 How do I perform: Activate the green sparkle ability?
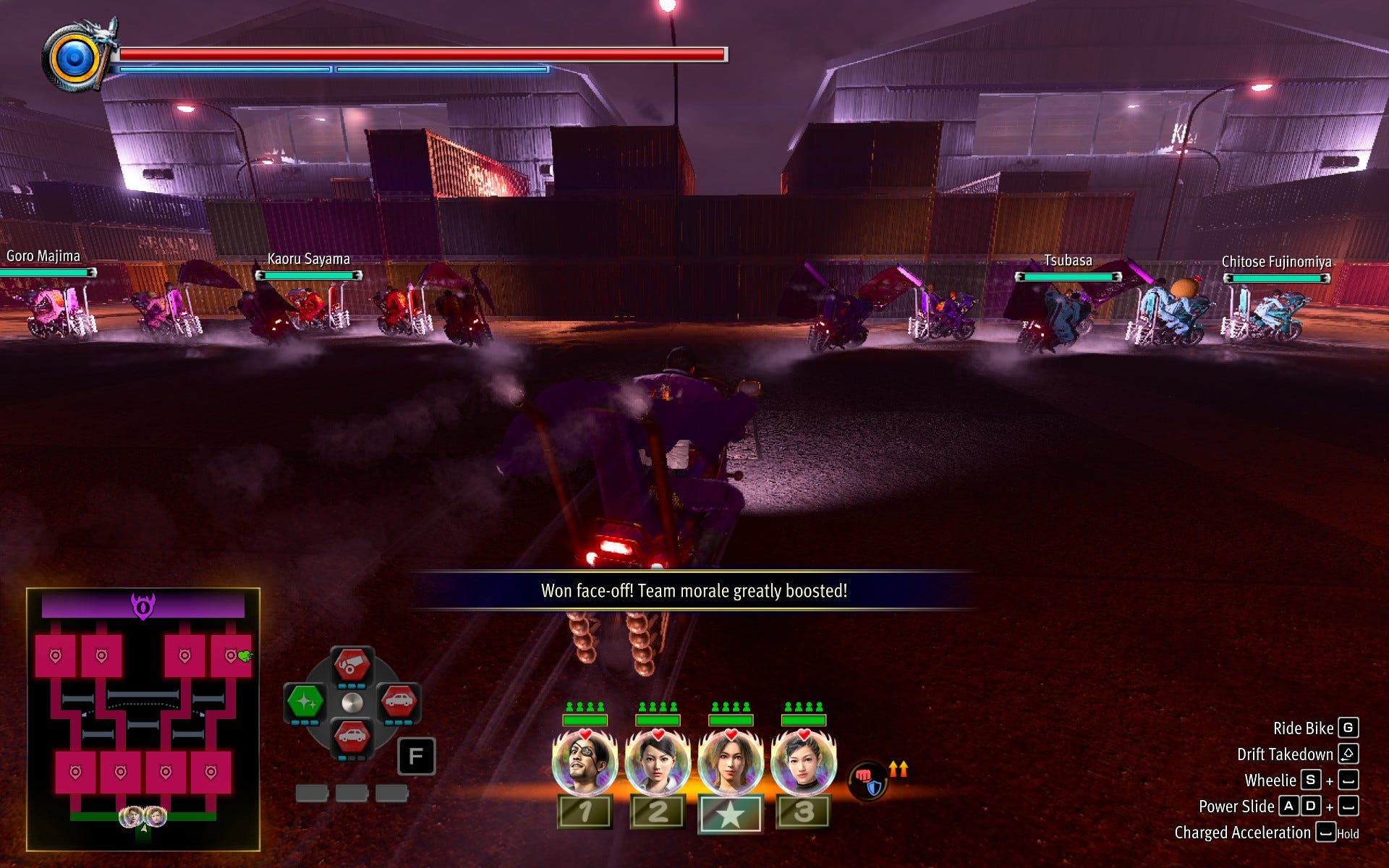[x=305, y=702]
